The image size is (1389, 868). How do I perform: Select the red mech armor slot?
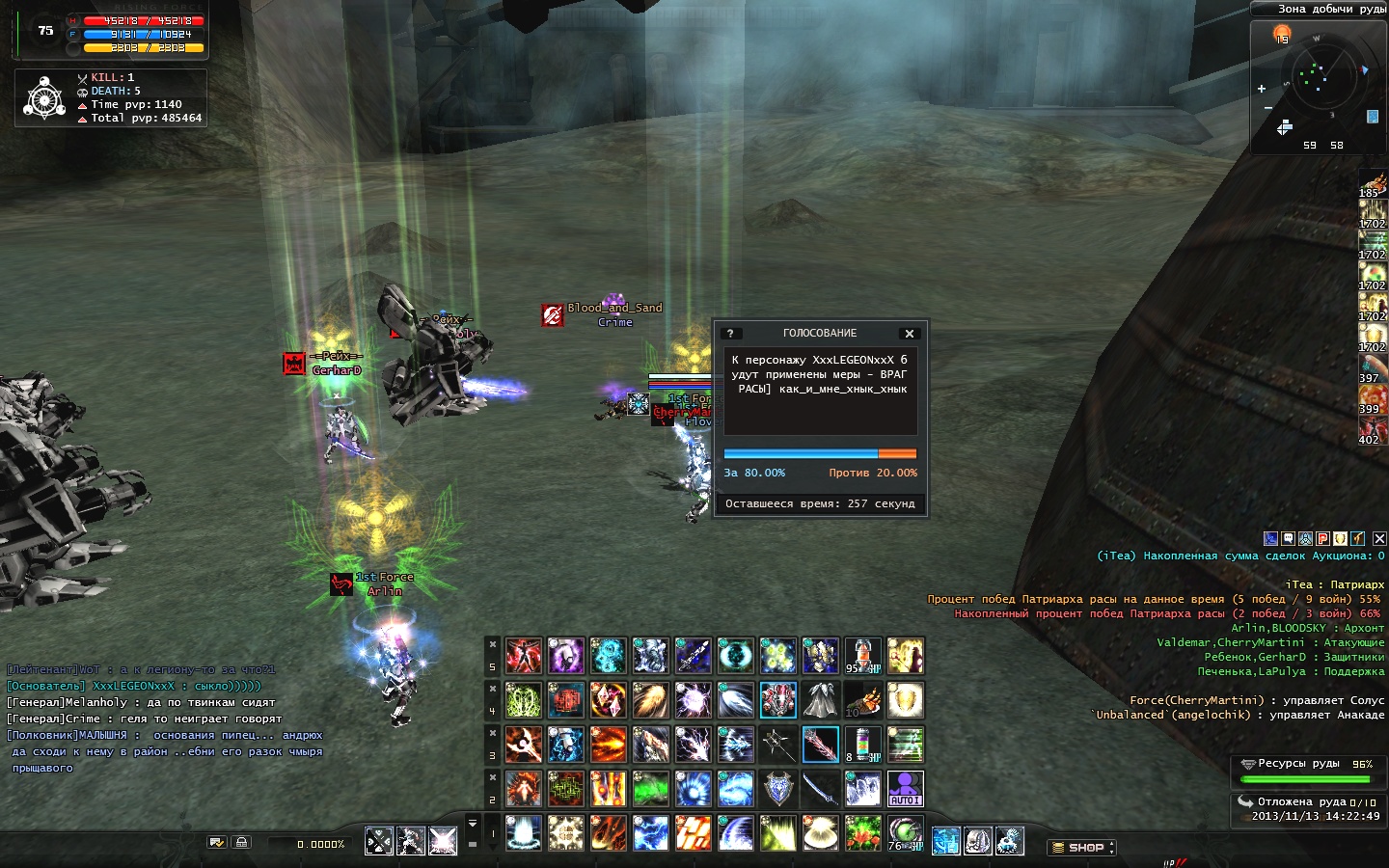(x=777, y=700)
